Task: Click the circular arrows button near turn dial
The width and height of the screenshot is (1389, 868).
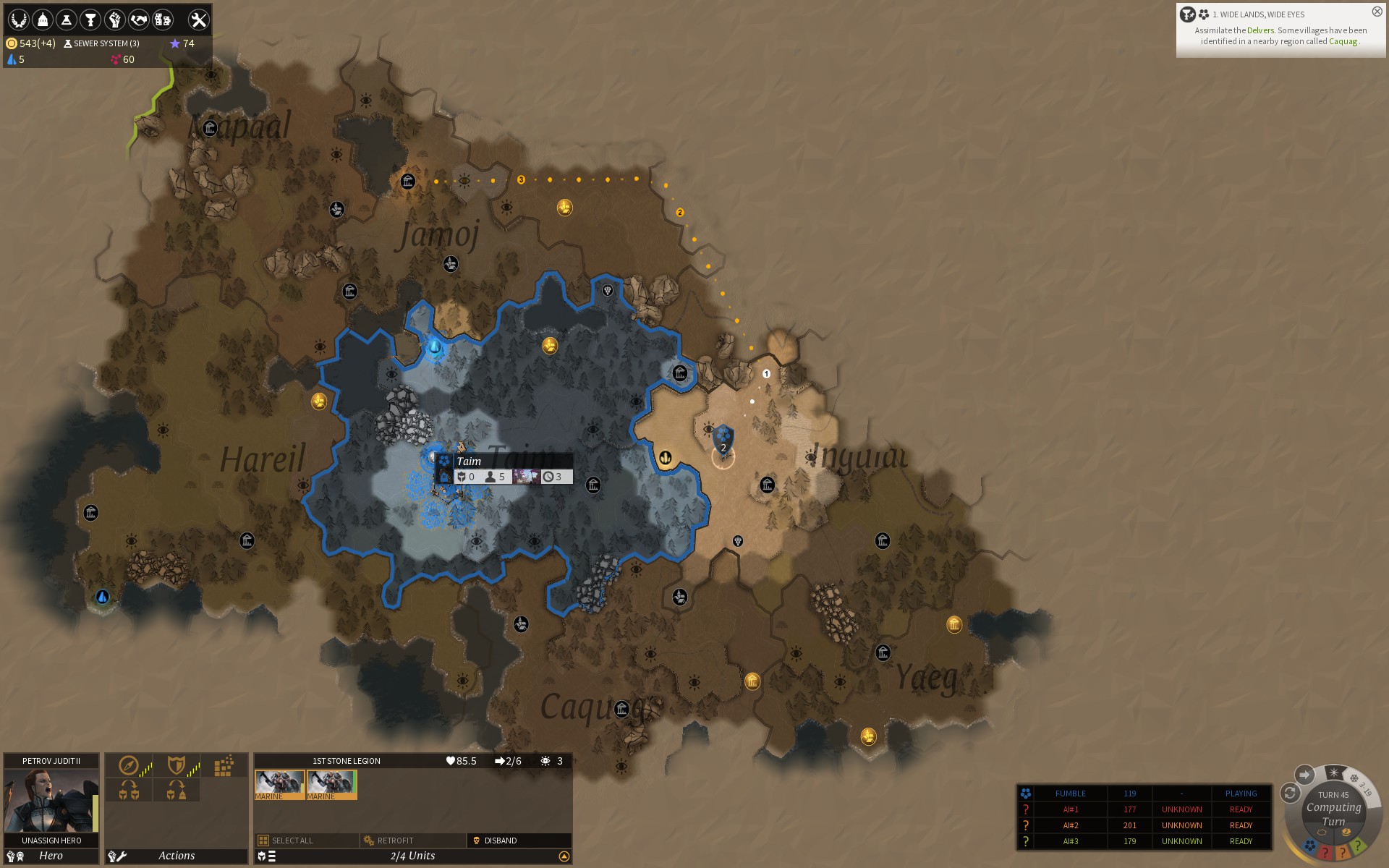Action: click(1290, 793)
